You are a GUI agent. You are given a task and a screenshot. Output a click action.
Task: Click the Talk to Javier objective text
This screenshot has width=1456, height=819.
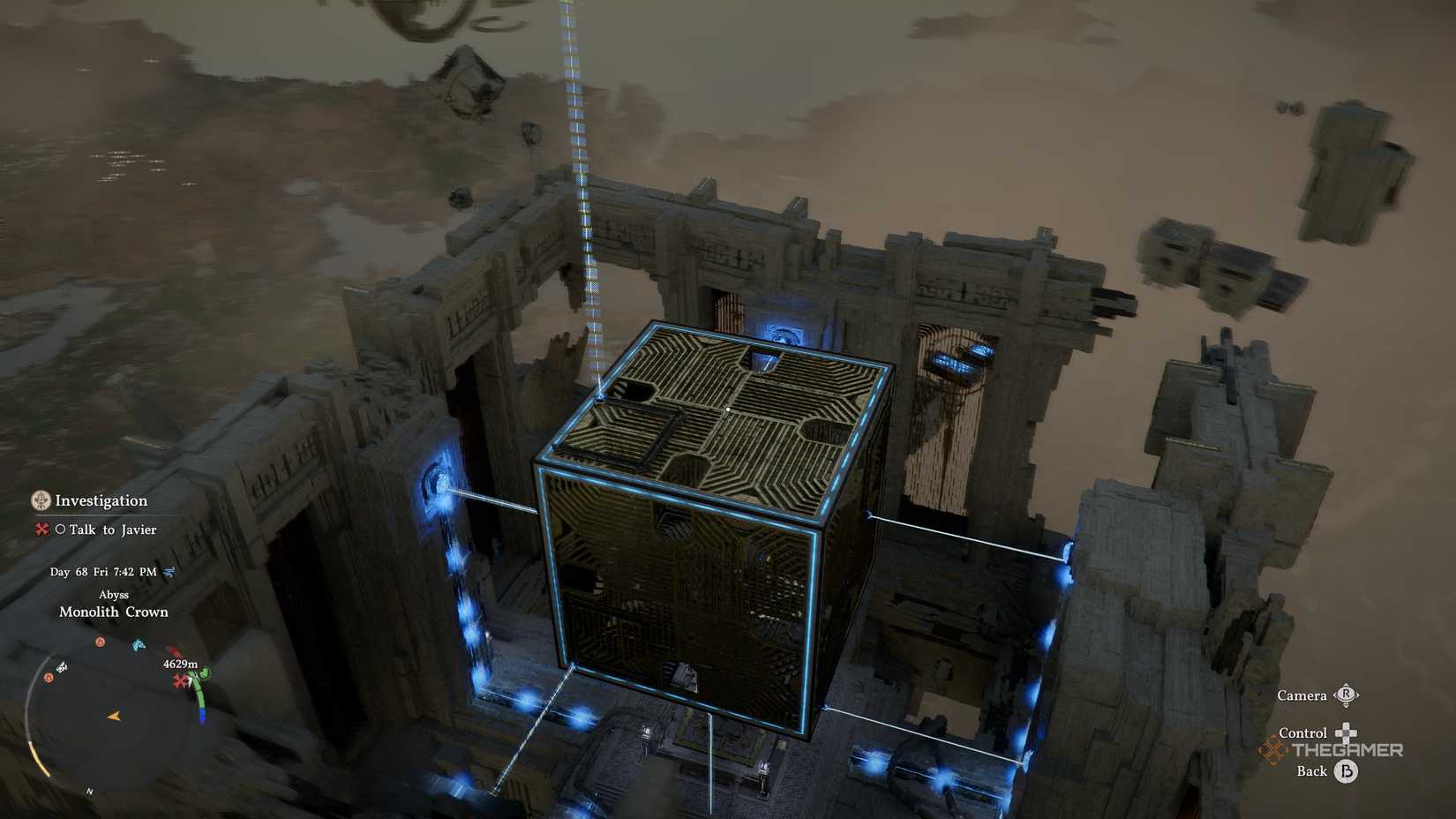pos(112,530)
